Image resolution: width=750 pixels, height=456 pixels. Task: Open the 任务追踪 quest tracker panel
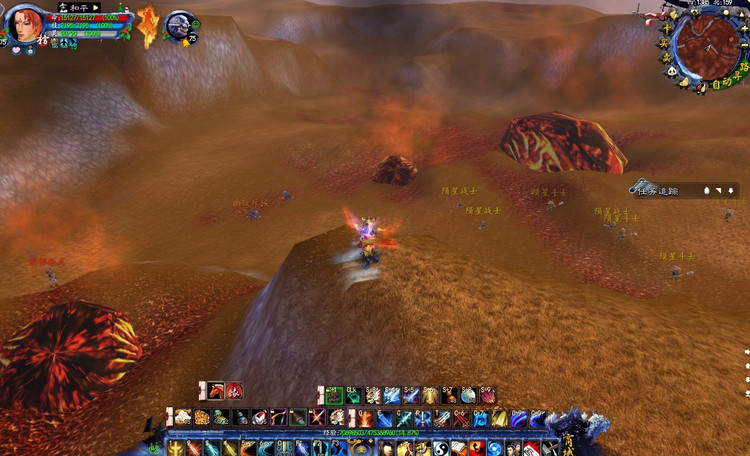pos(658,190)
